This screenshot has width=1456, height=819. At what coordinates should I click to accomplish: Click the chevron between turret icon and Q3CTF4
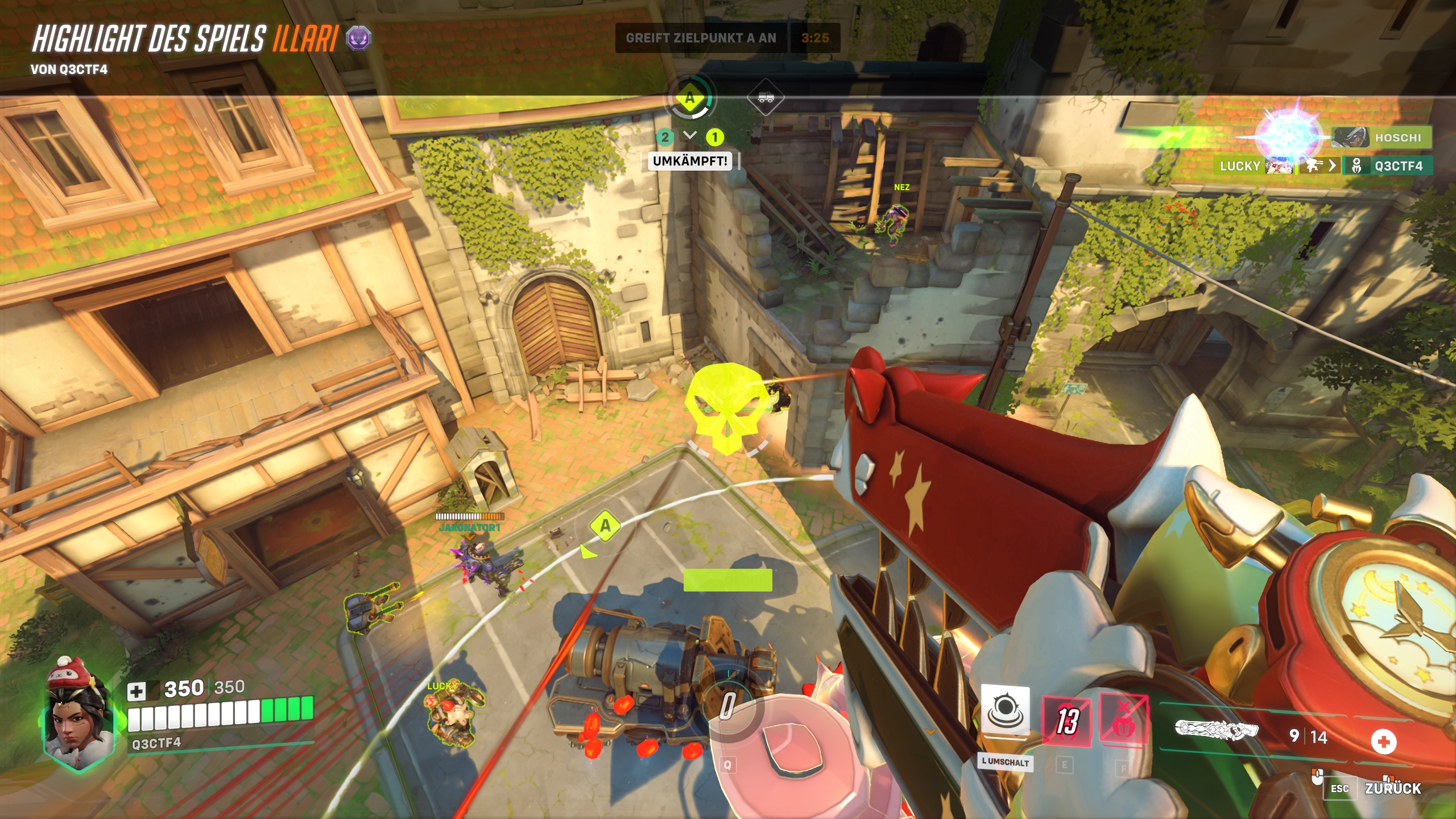pyautogui.click(x=1333, y=167)
